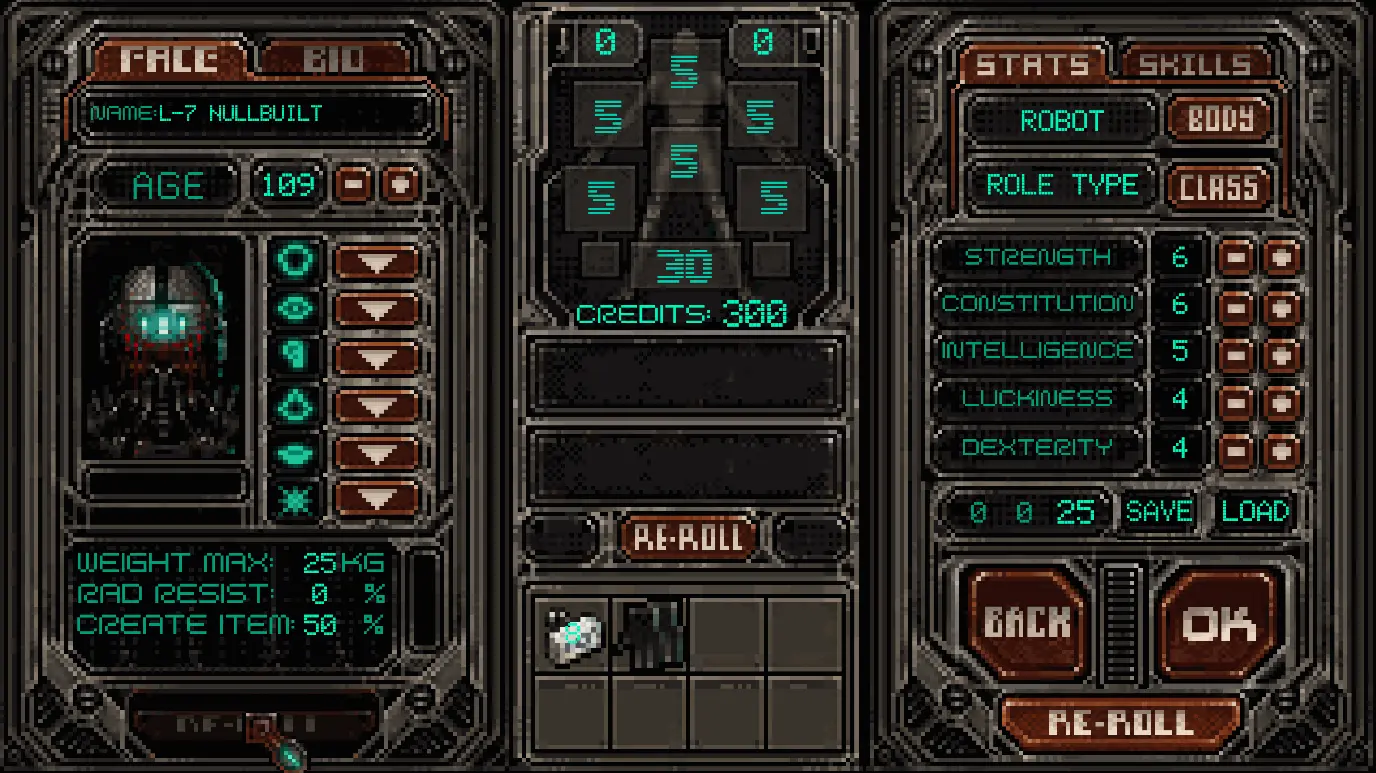Raise STRENGTH with its plus button

tap(1281, 257)
